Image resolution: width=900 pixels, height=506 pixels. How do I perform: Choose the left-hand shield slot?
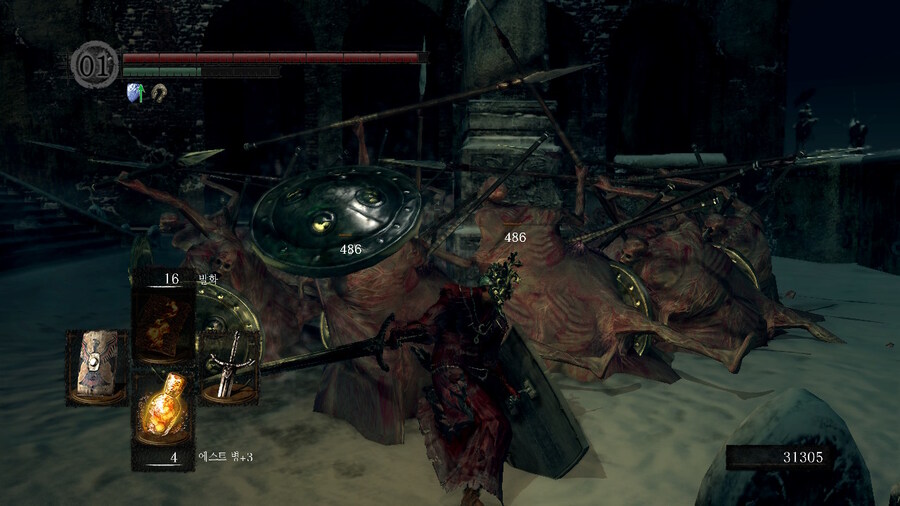97,366
